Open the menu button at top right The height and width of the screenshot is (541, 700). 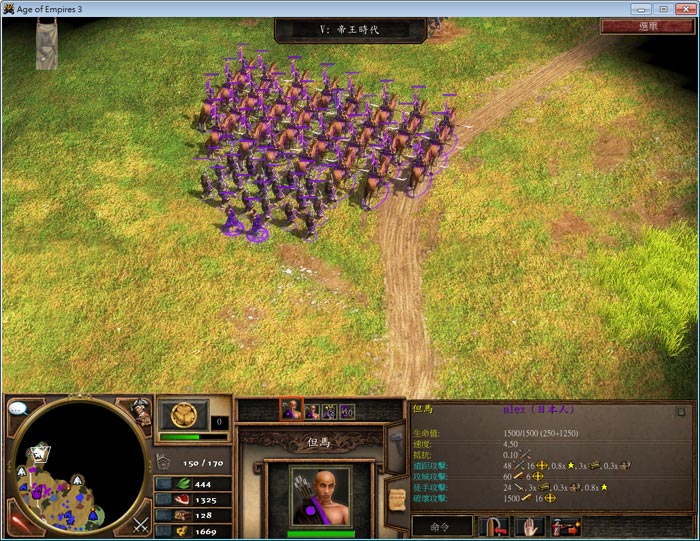click(647, 27)
